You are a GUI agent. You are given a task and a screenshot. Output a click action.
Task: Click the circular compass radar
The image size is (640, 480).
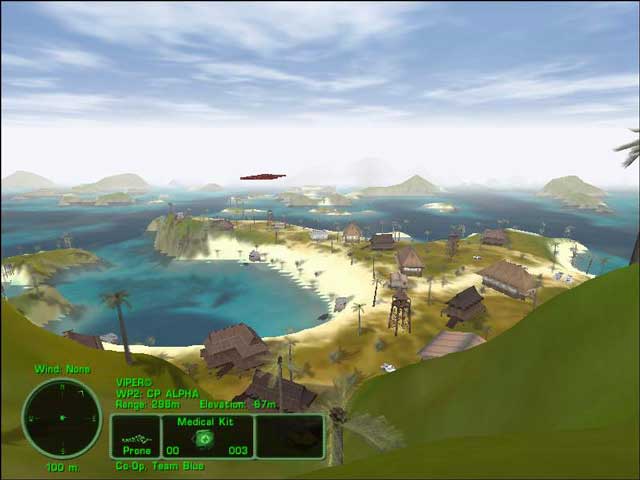62,418
